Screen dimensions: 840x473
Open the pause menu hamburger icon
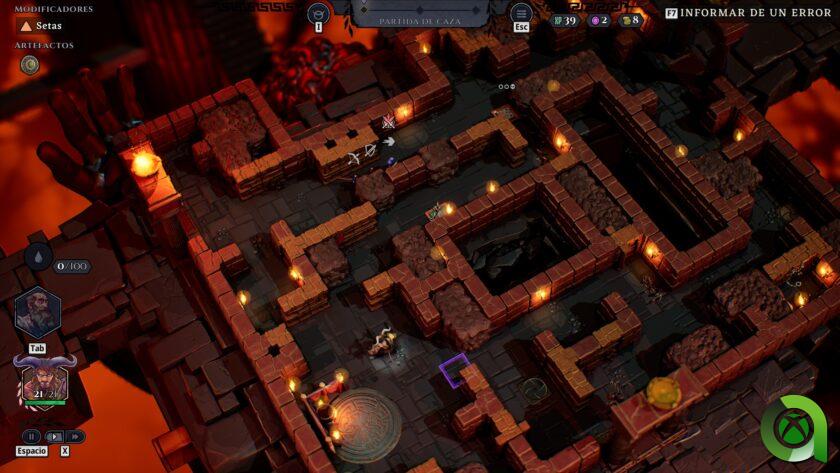[521, 13]
